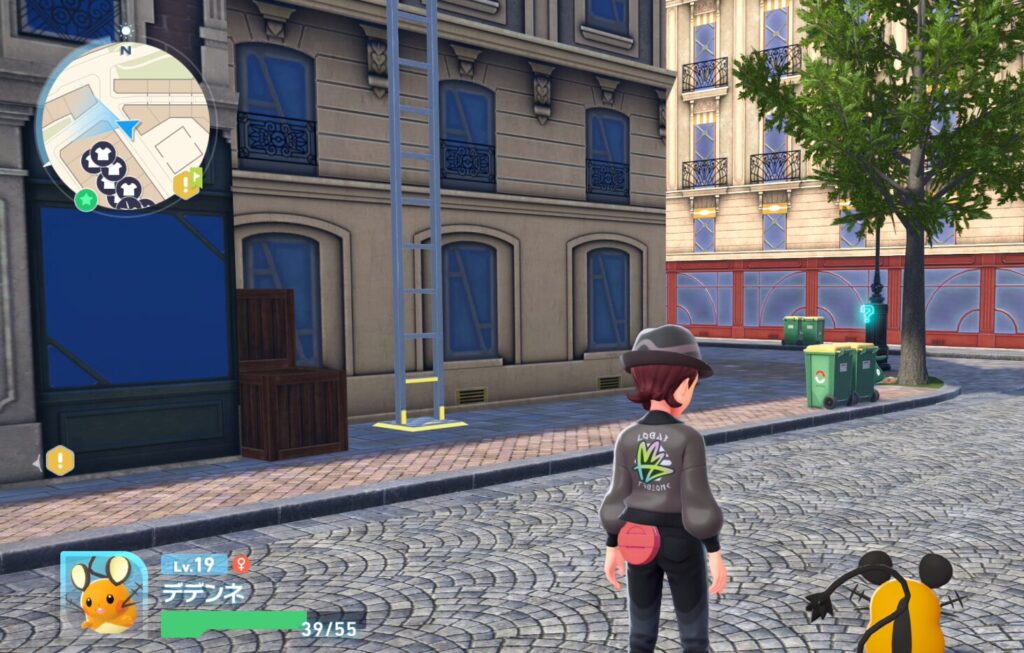Select the green star marker on the minimap
The image size is (1024, 653).
[86, 199]
